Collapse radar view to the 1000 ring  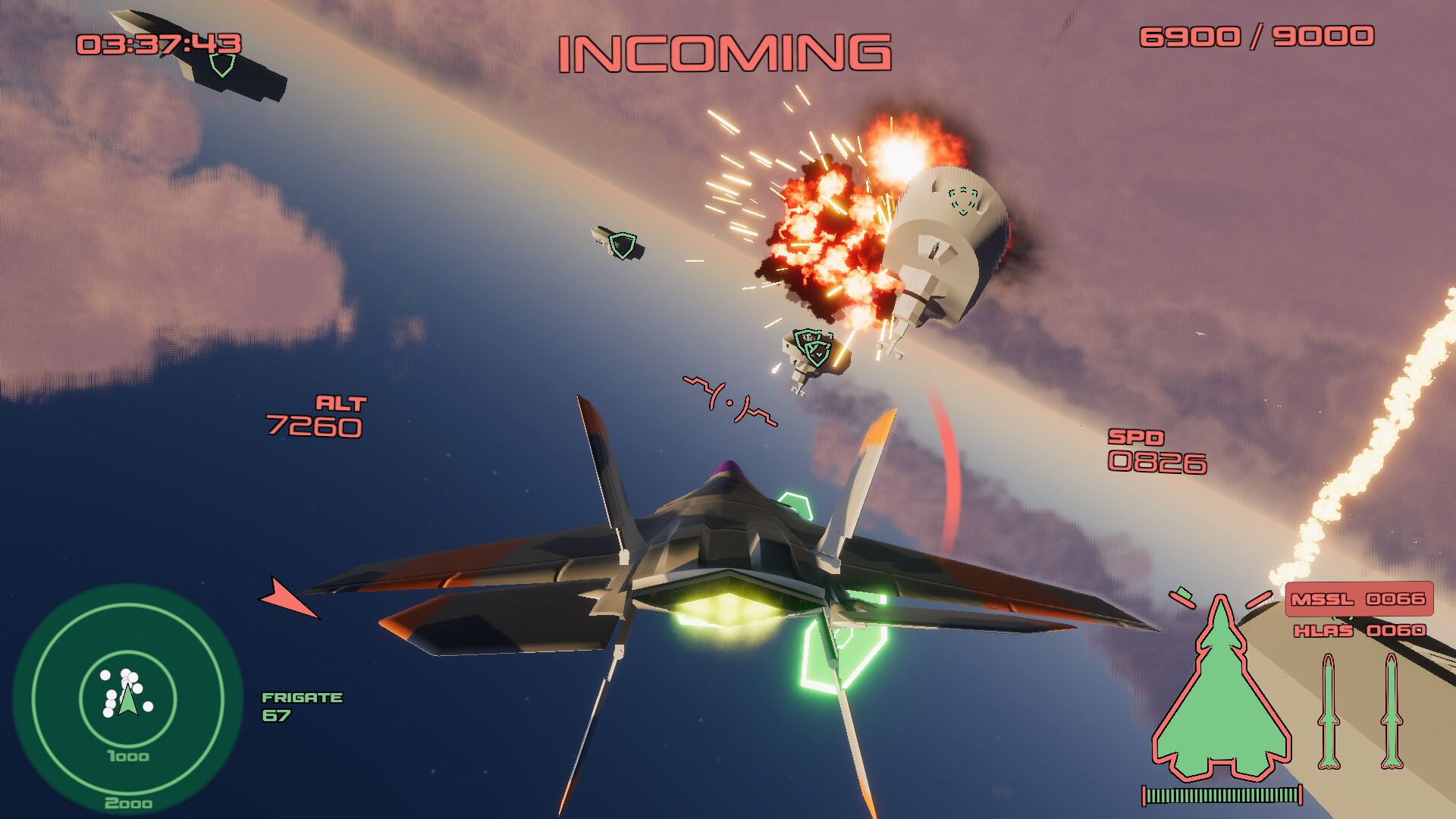(127, 756)
